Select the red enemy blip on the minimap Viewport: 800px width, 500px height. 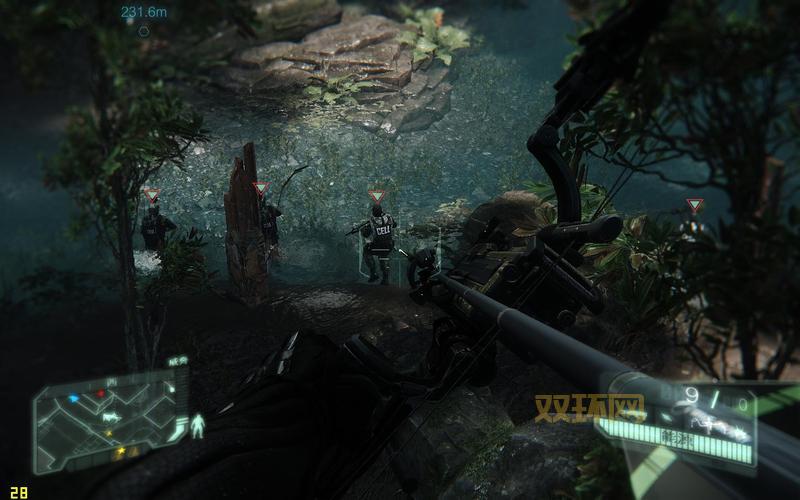coord(101,393)
